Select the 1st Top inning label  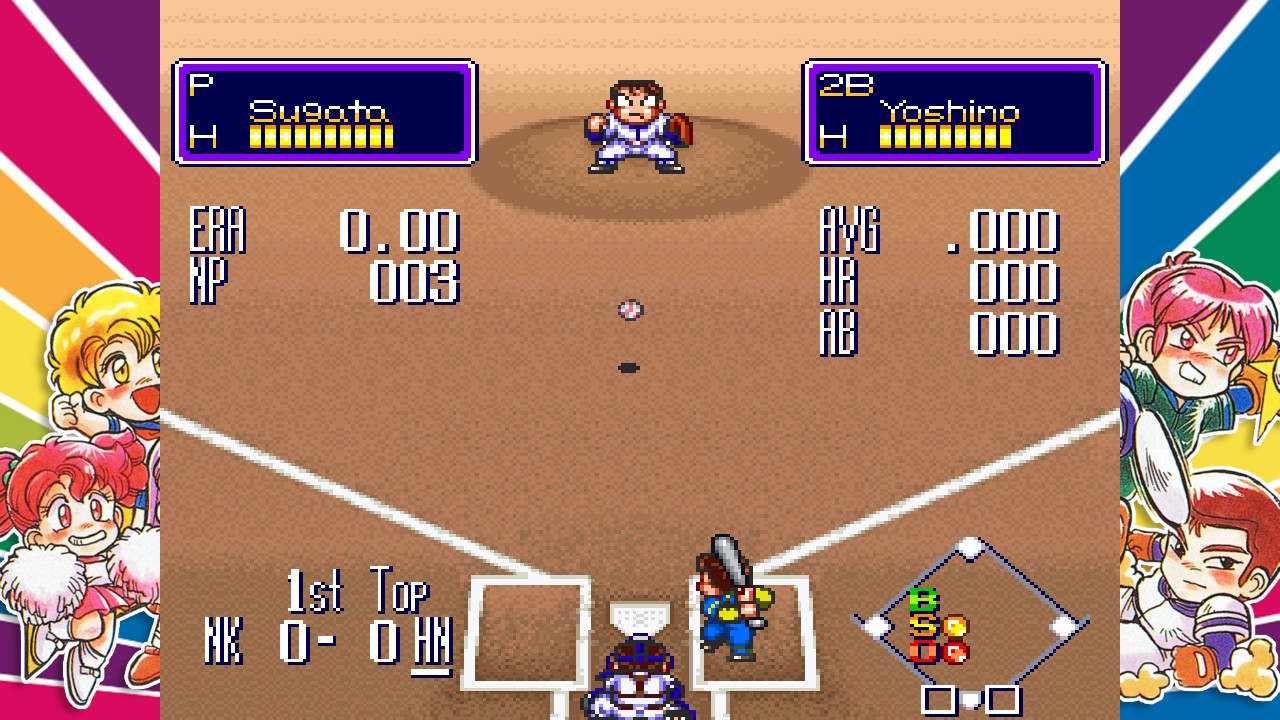tap(356, 592)
